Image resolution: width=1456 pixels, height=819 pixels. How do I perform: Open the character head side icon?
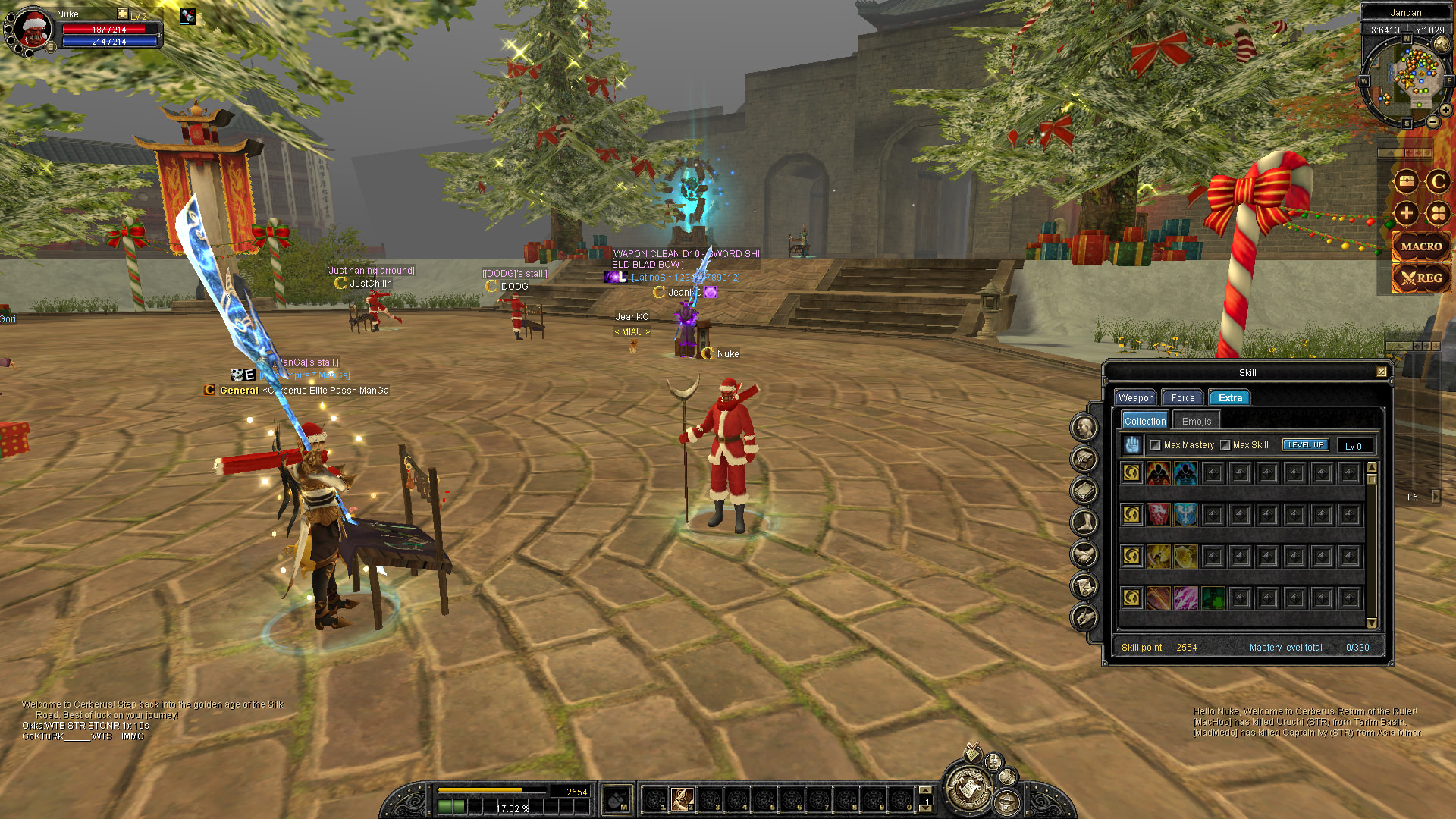(x=1084, y=428)
